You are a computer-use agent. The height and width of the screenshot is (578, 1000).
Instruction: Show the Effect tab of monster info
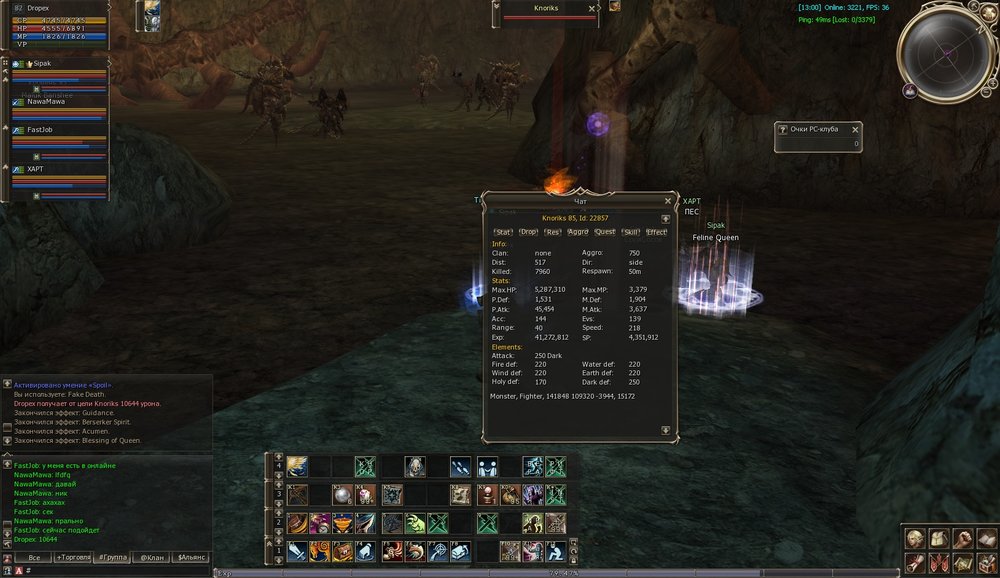click(656, 232)
